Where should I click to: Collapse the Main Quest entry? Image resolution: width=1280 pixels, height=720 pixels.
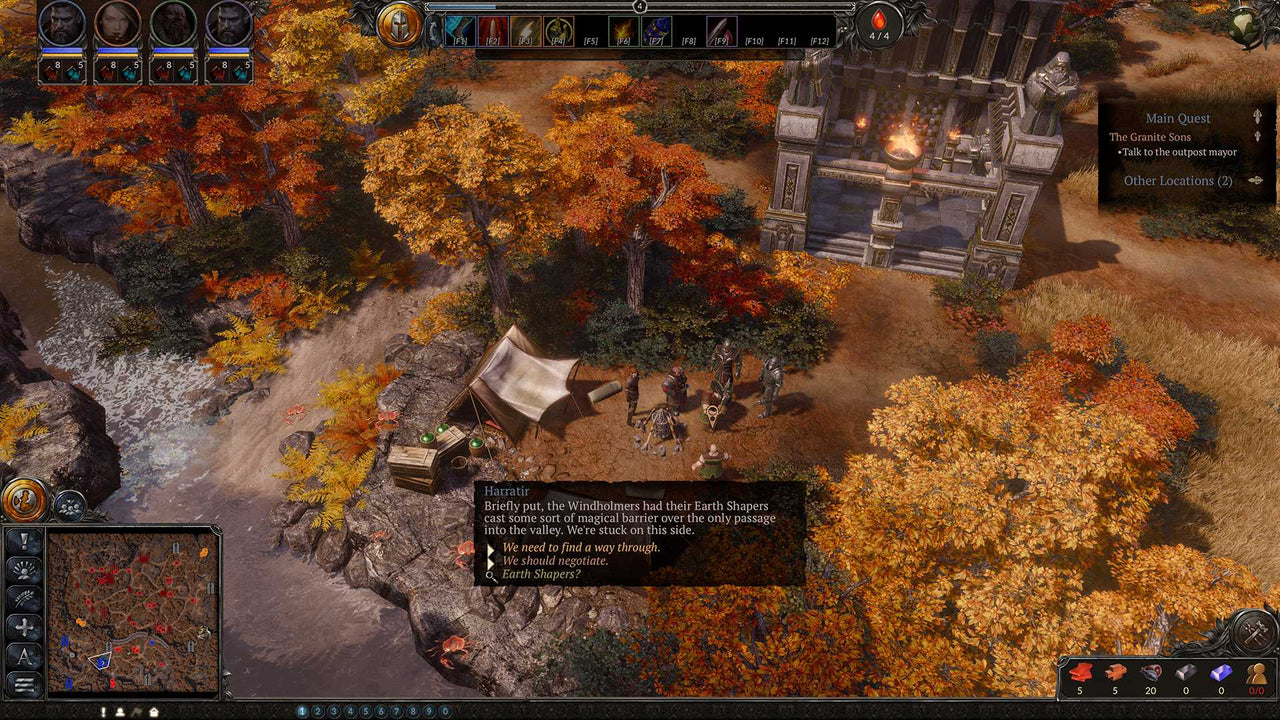(1258, 117)
